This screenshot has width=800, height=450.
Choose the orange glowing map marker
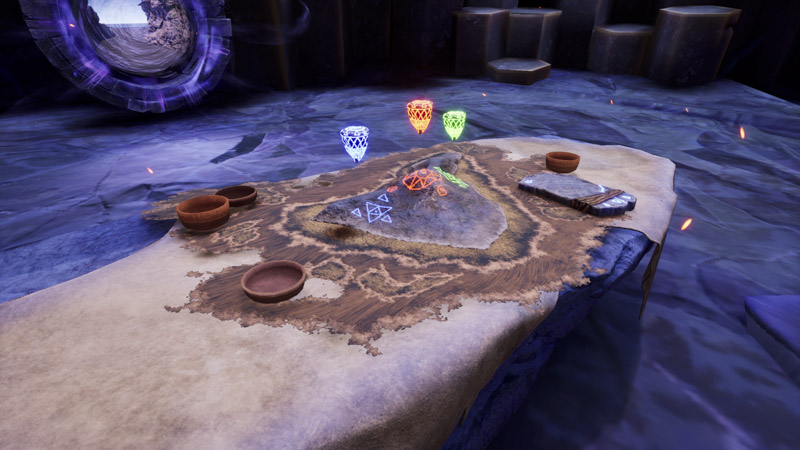coord(420,116)
